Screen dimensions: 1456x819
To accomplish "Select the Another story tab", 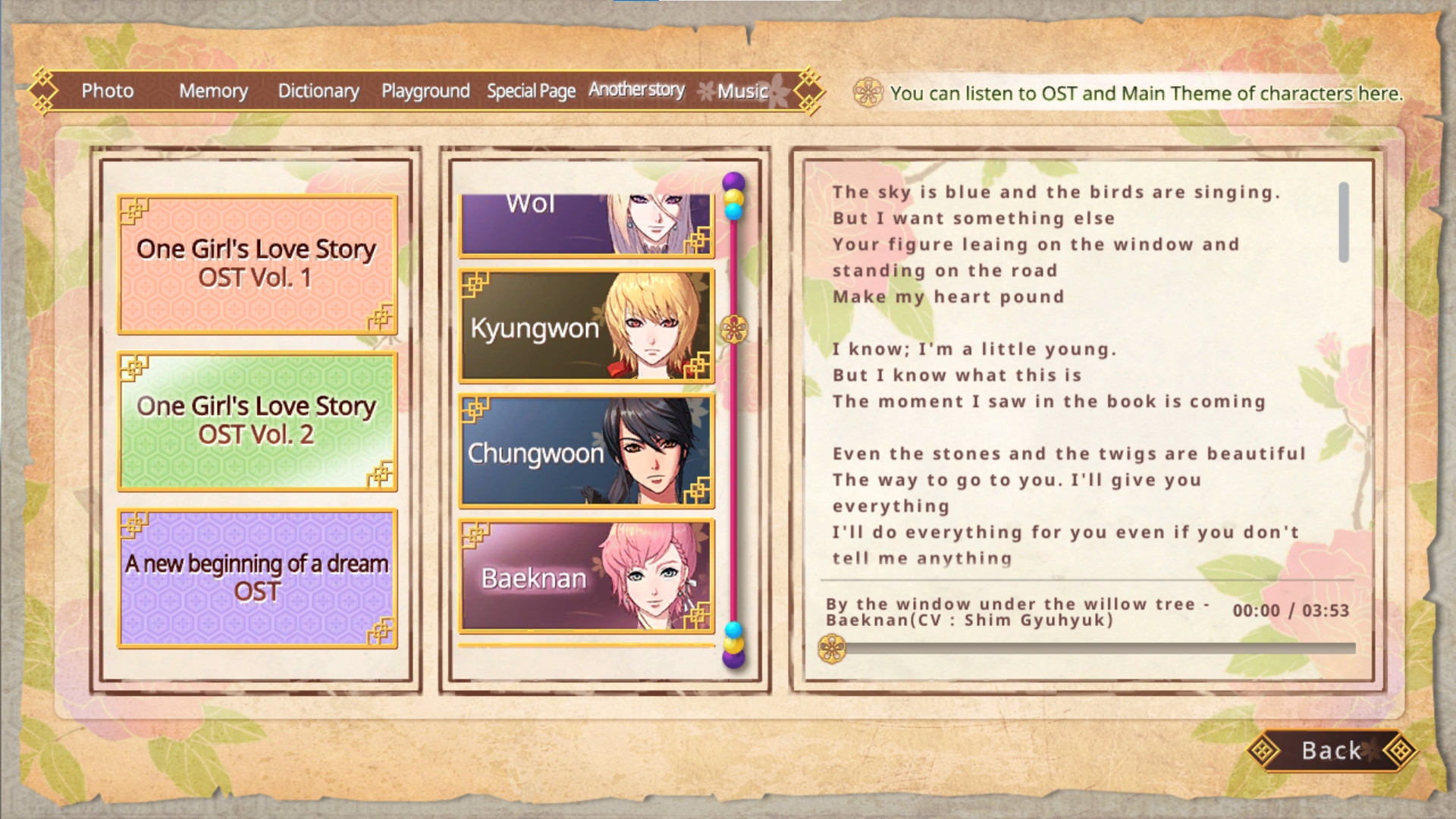I will 636,89.
